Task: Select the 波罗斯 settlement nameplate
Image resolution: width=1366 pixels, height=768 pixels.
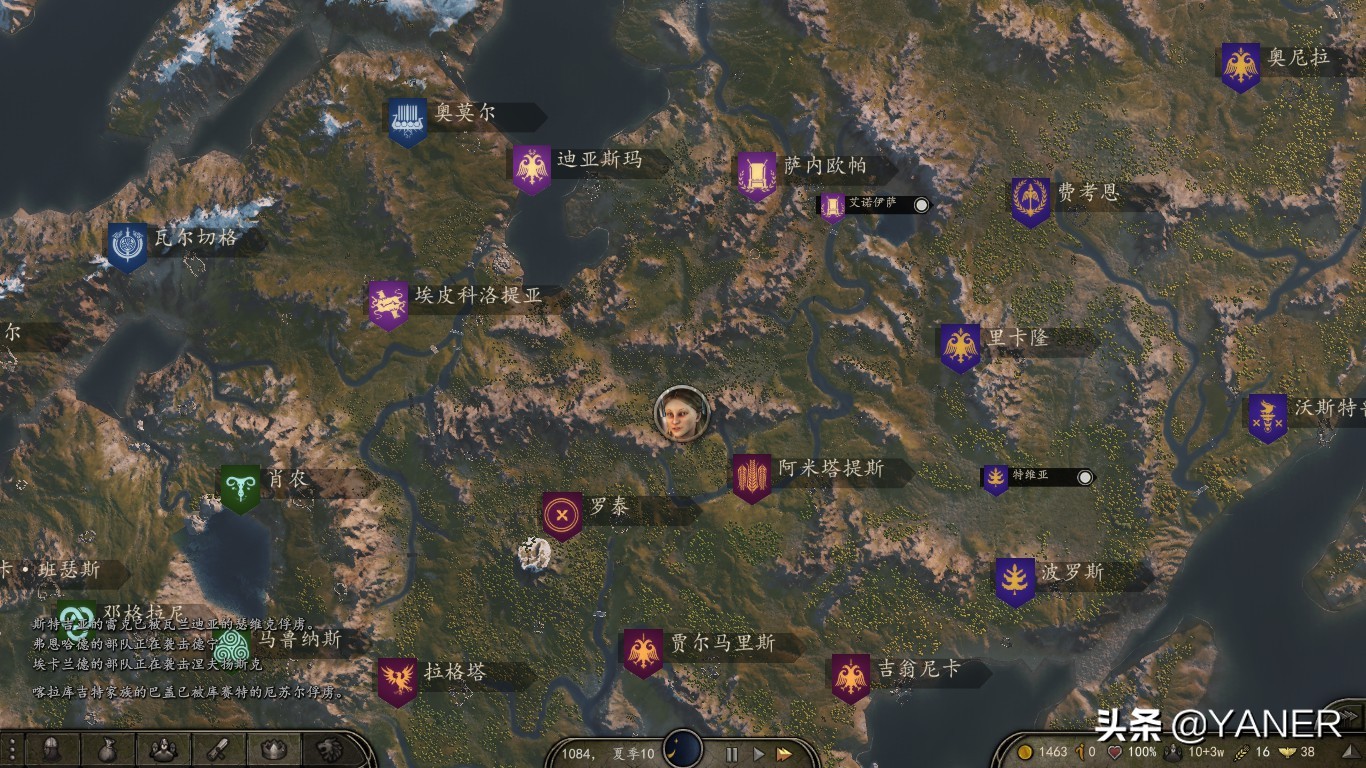Action: click(x=1071, y=573)
